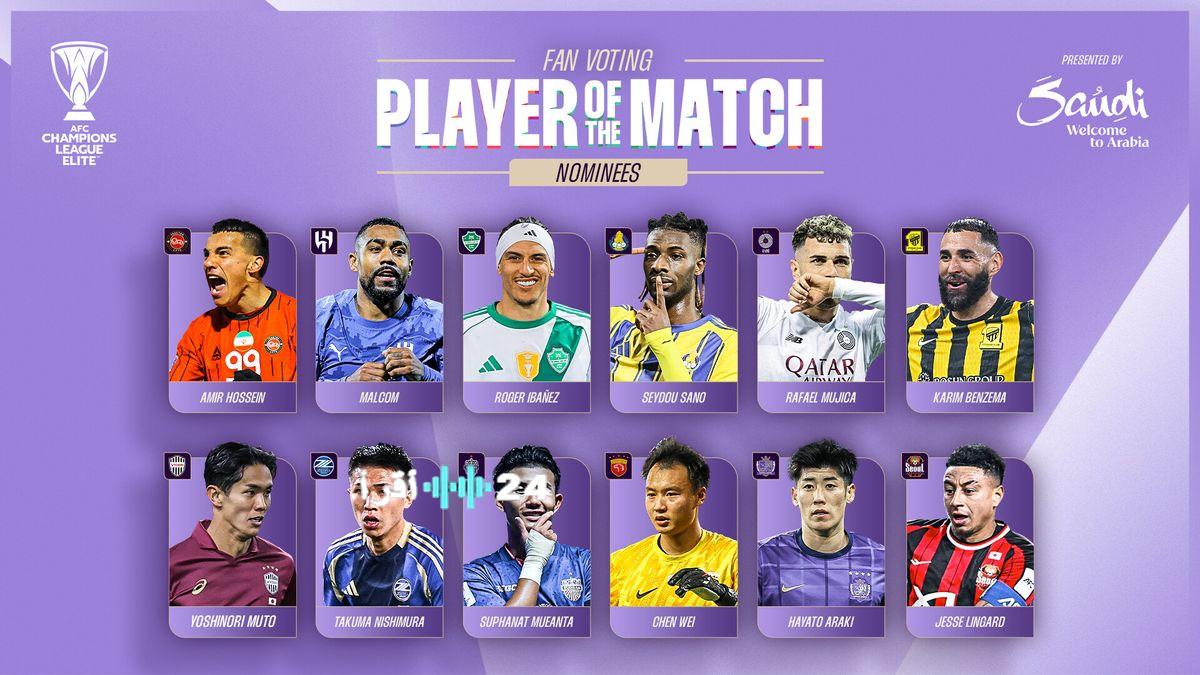1200x675 pixels.
Task: Choose the Jesse Lingard nominee card
Action: [x=968, y=545]
